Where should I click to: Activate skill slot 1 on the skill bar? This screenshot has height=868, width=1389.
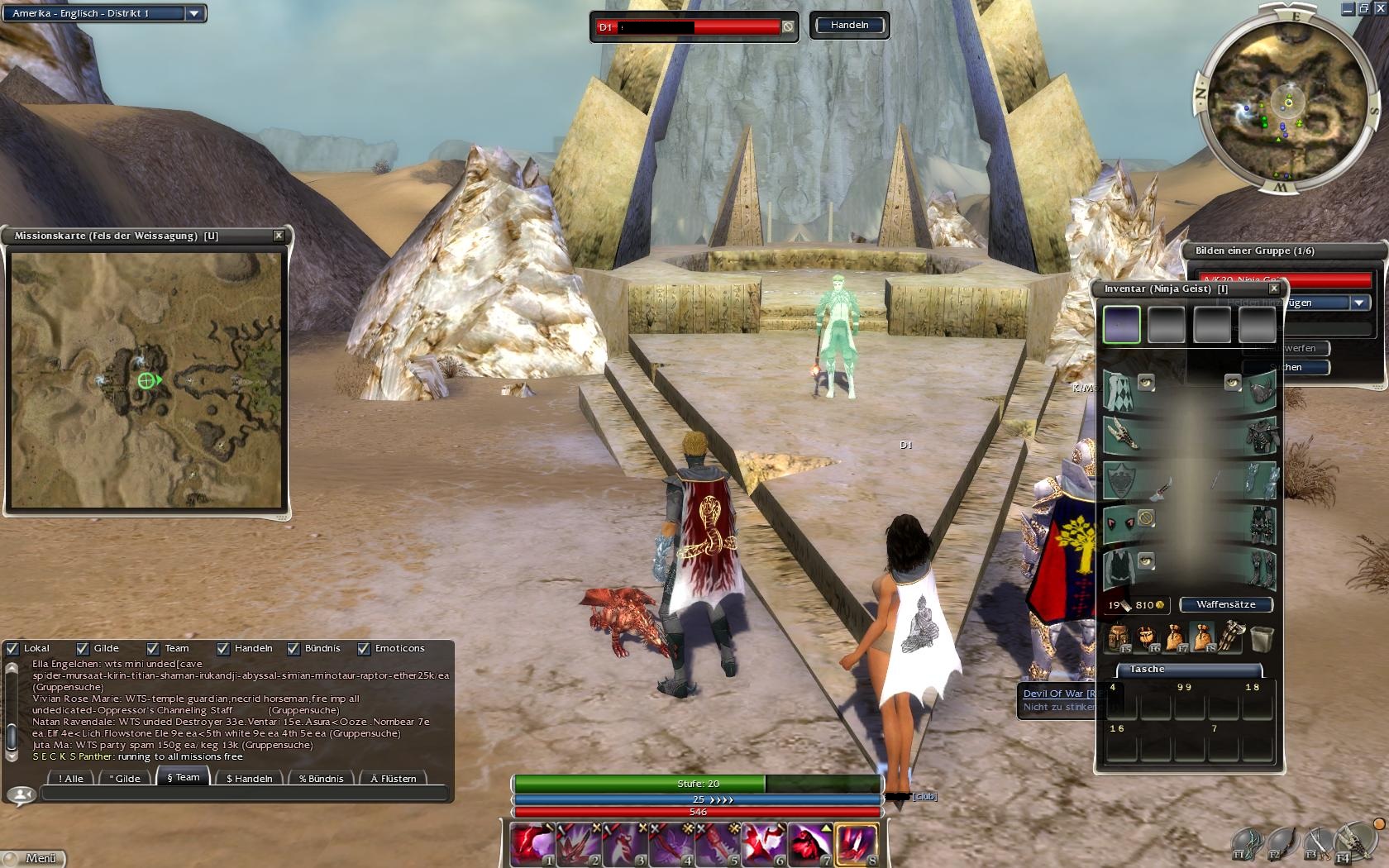[x=532, y=844]
